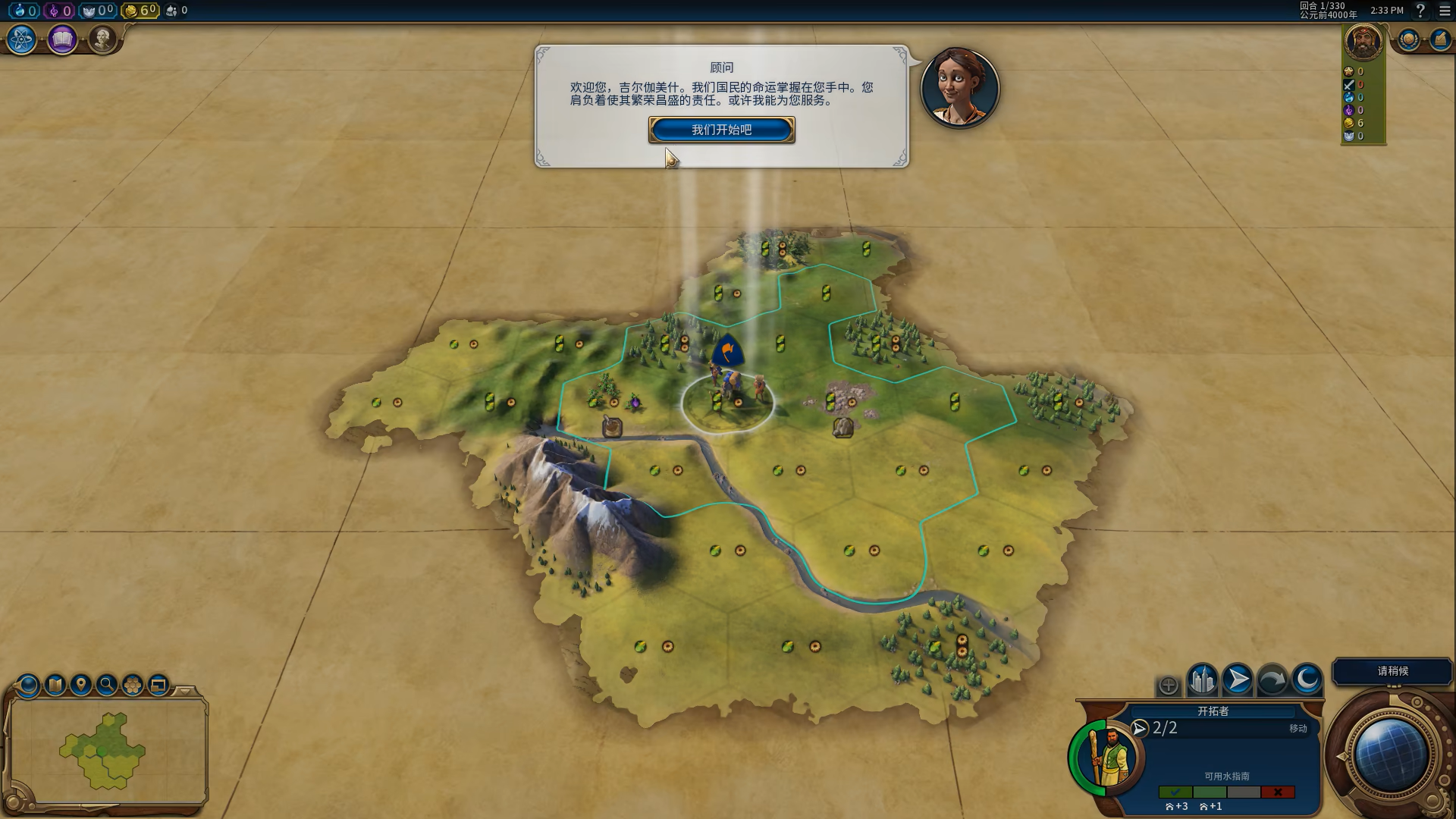
Task: Put the settler to sleep moon icon
Action: coord(1307,680)
